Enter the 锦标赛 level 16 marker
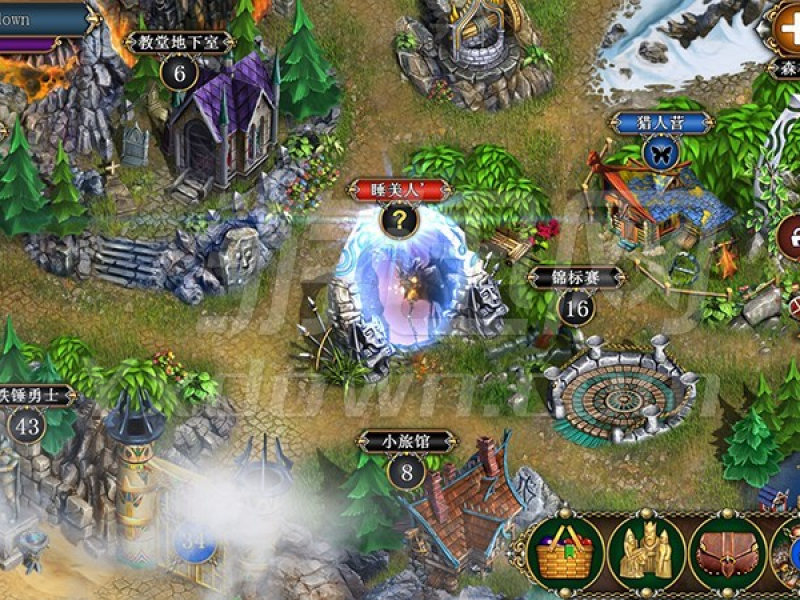Viewport: 800px width, 600px height. click(576, 307)
